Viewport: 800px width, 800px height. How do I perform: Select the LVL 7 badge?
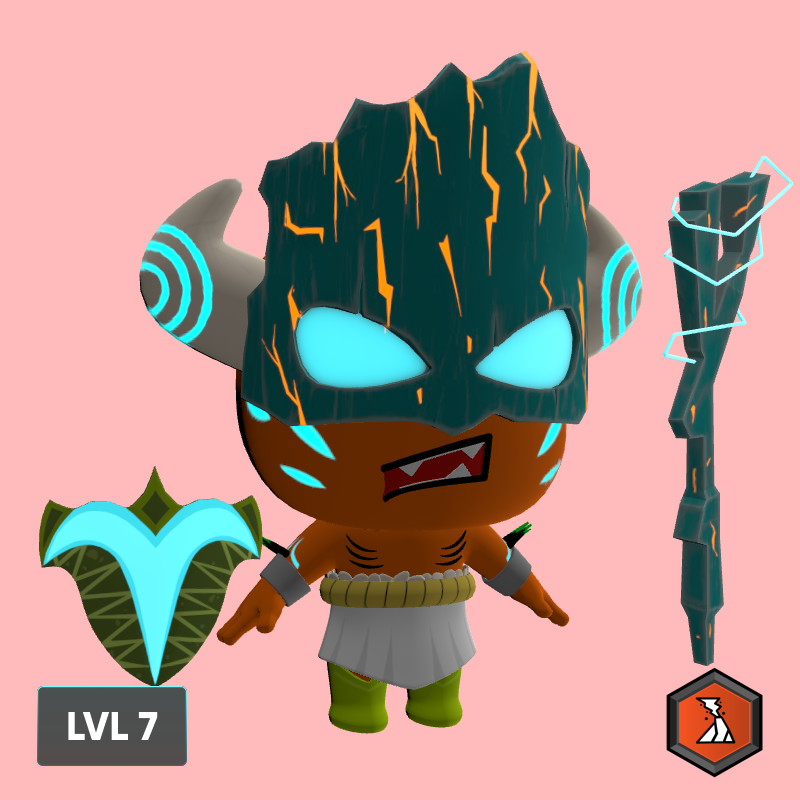coord(112,726)
